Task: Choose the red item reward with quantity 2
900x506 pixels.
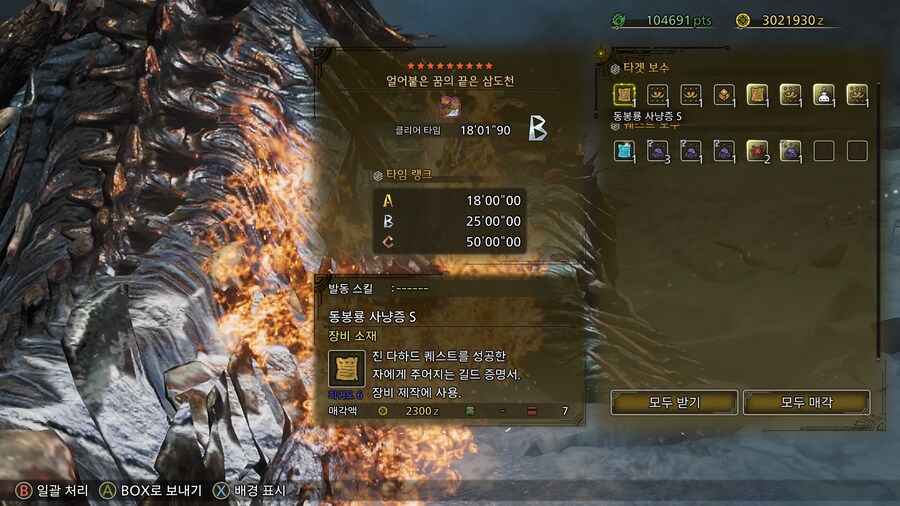Action: pyautogui.click(x=756, y=151)
